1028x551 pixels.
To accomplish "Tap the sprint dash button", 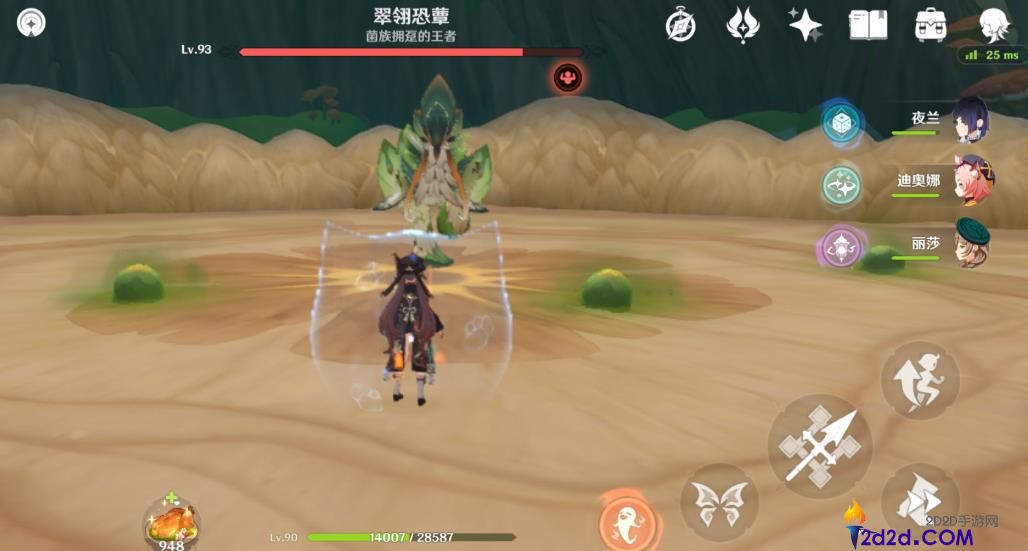I will (x=920, y=500).
